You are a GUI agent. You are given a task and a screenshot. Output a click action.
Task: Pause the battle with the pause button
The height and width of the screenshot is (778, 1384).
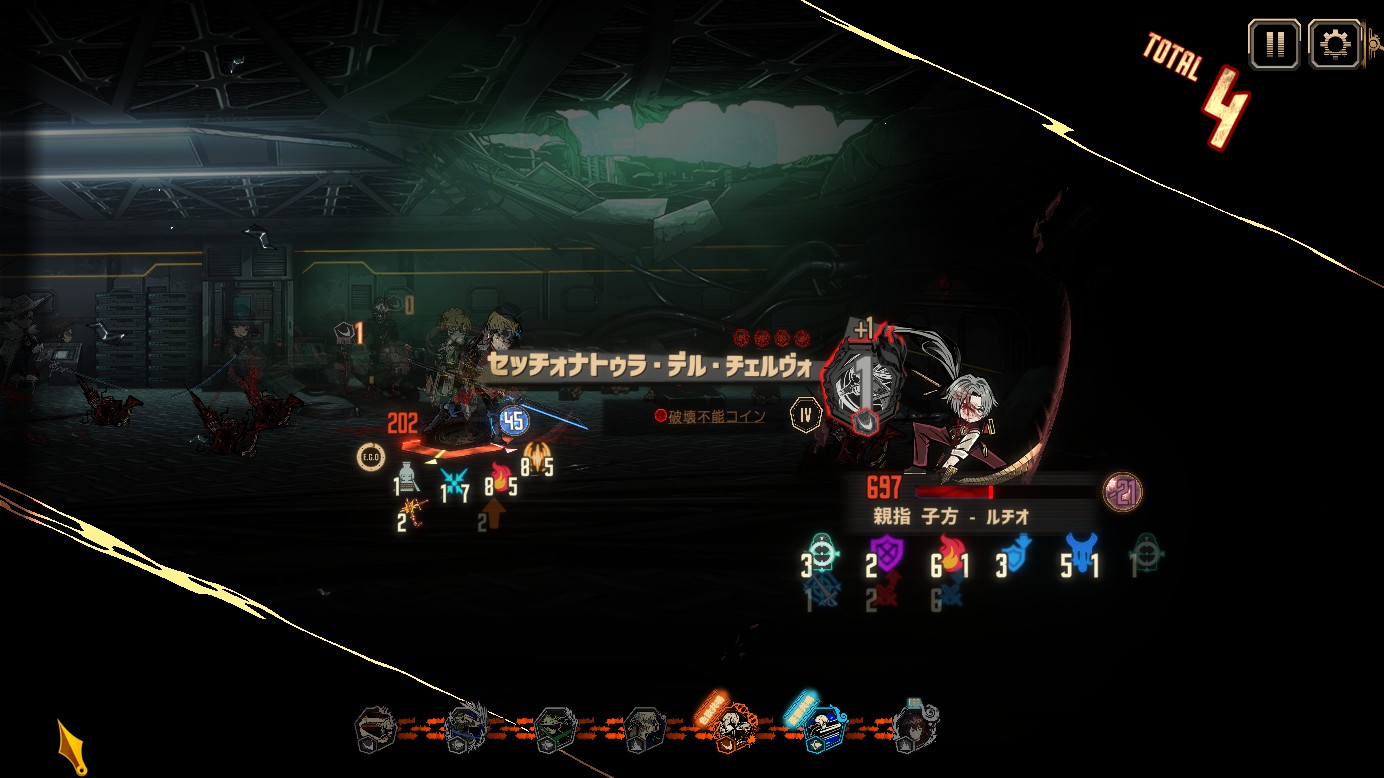pyautogui.click(x=1274, y=44)
